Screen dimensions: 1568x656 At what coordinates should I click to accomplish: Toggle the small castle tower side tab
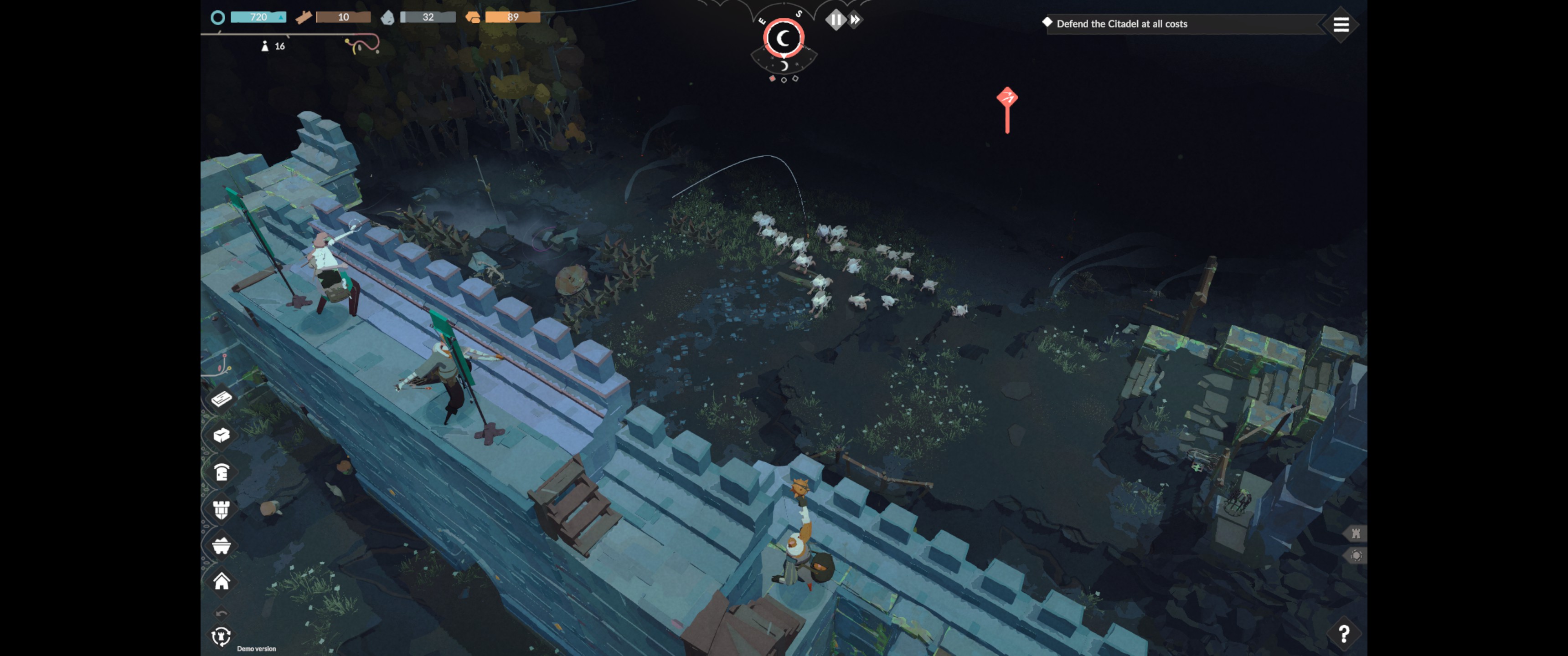click(x=1356, y=534)
